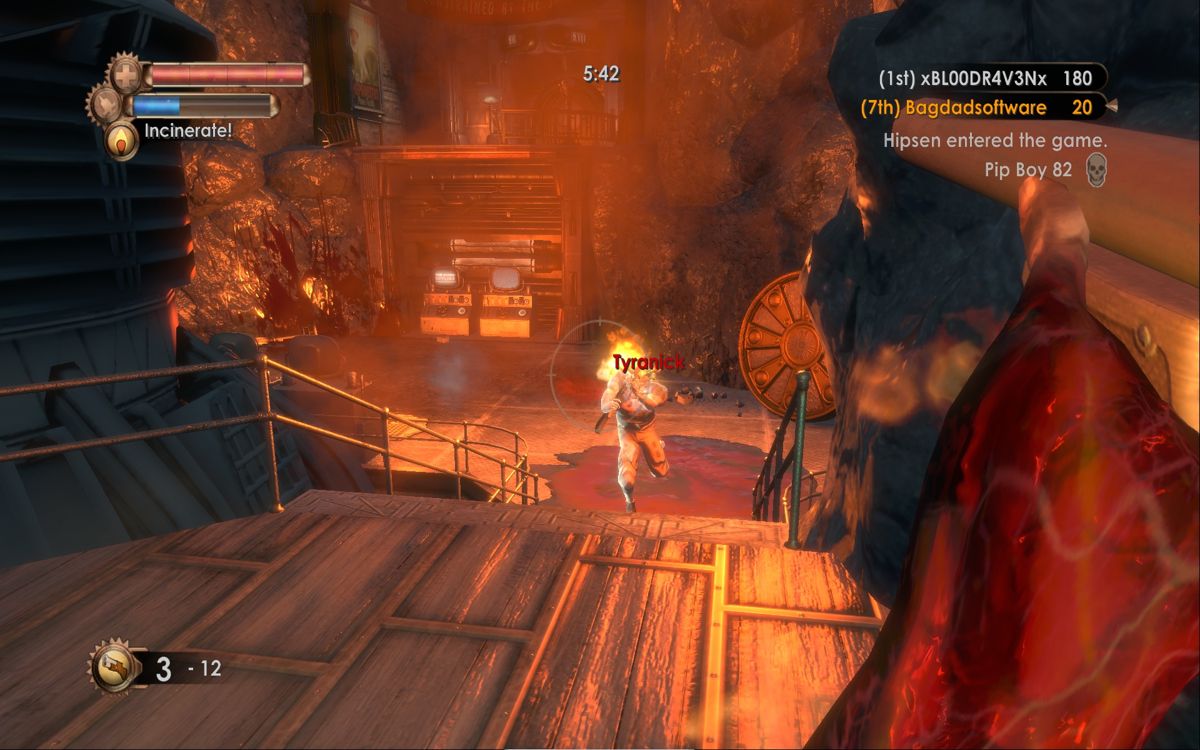
Task: Click the skull icon beside Pip Boy 82
Action: [x=1096, y=171]
